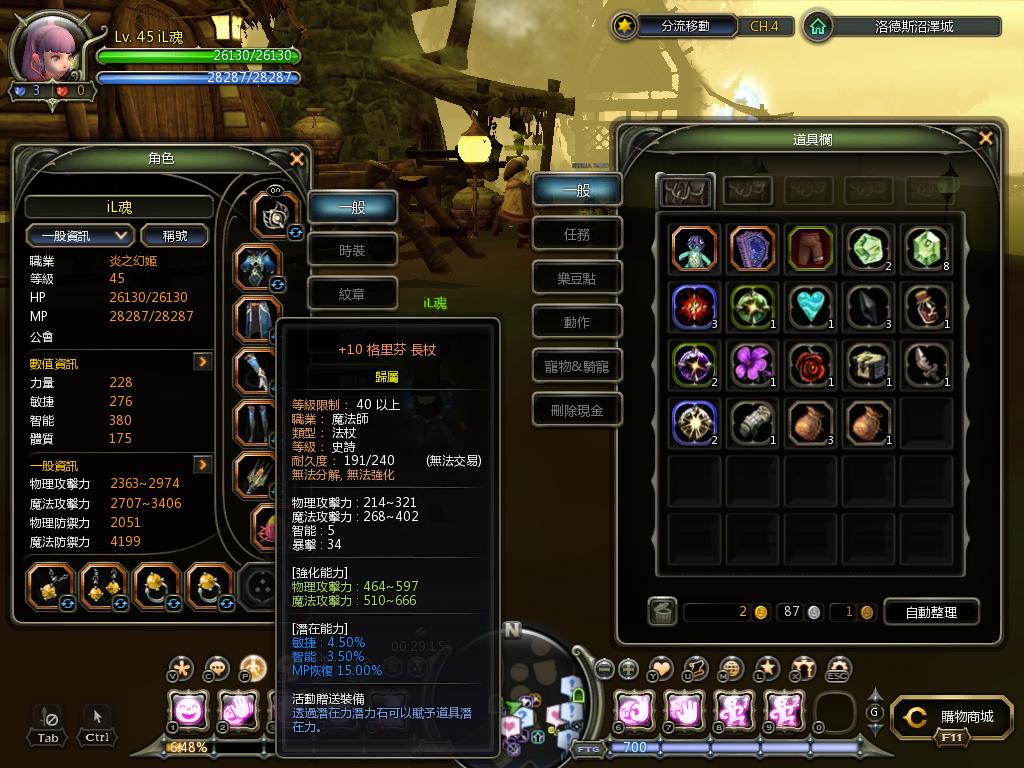Click the 稱號 title button

(x=175, y=235)
